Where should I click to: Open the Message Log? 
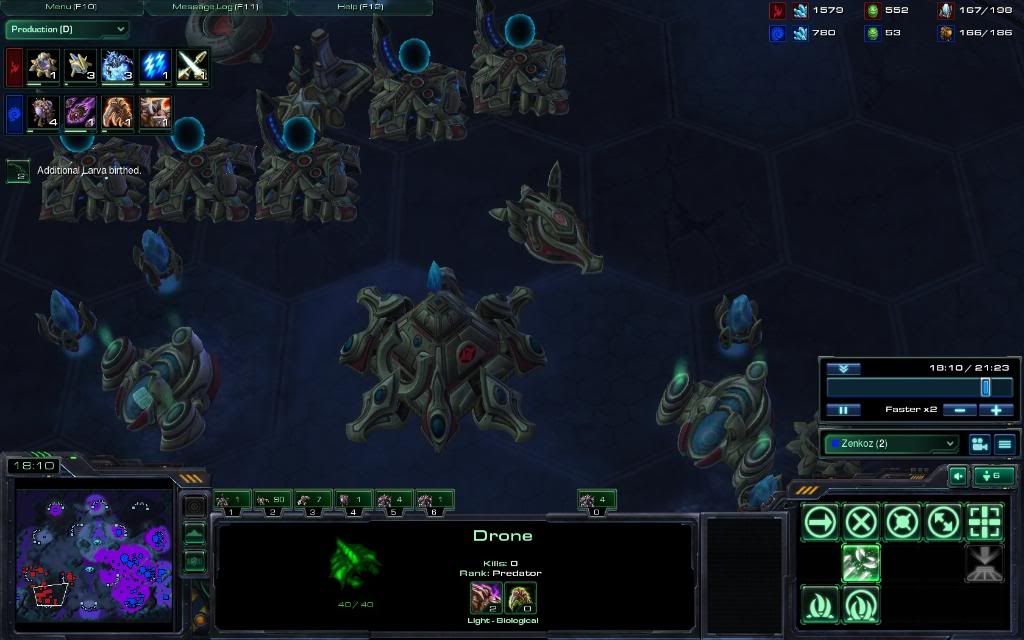tap(216, 7)
